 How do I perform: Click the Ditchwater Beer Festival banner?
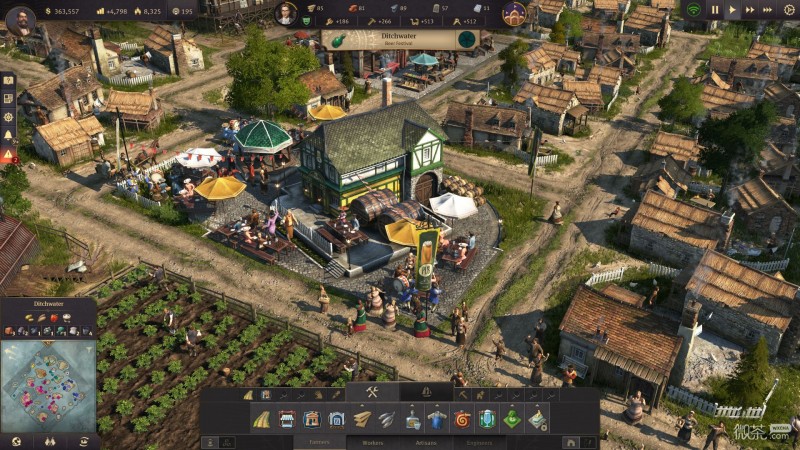point(399,40)
